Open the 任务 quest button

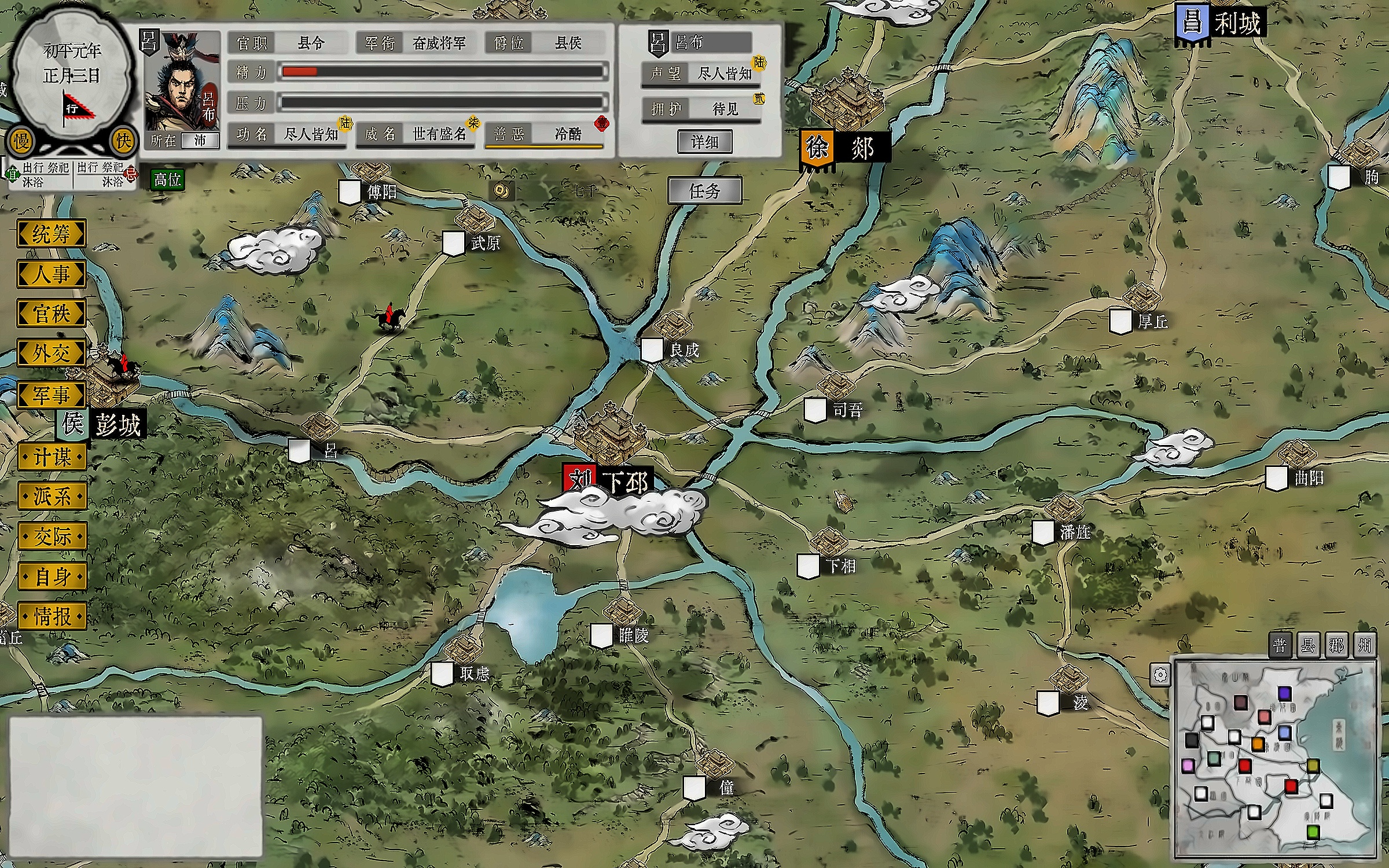[x=704, y=191]
